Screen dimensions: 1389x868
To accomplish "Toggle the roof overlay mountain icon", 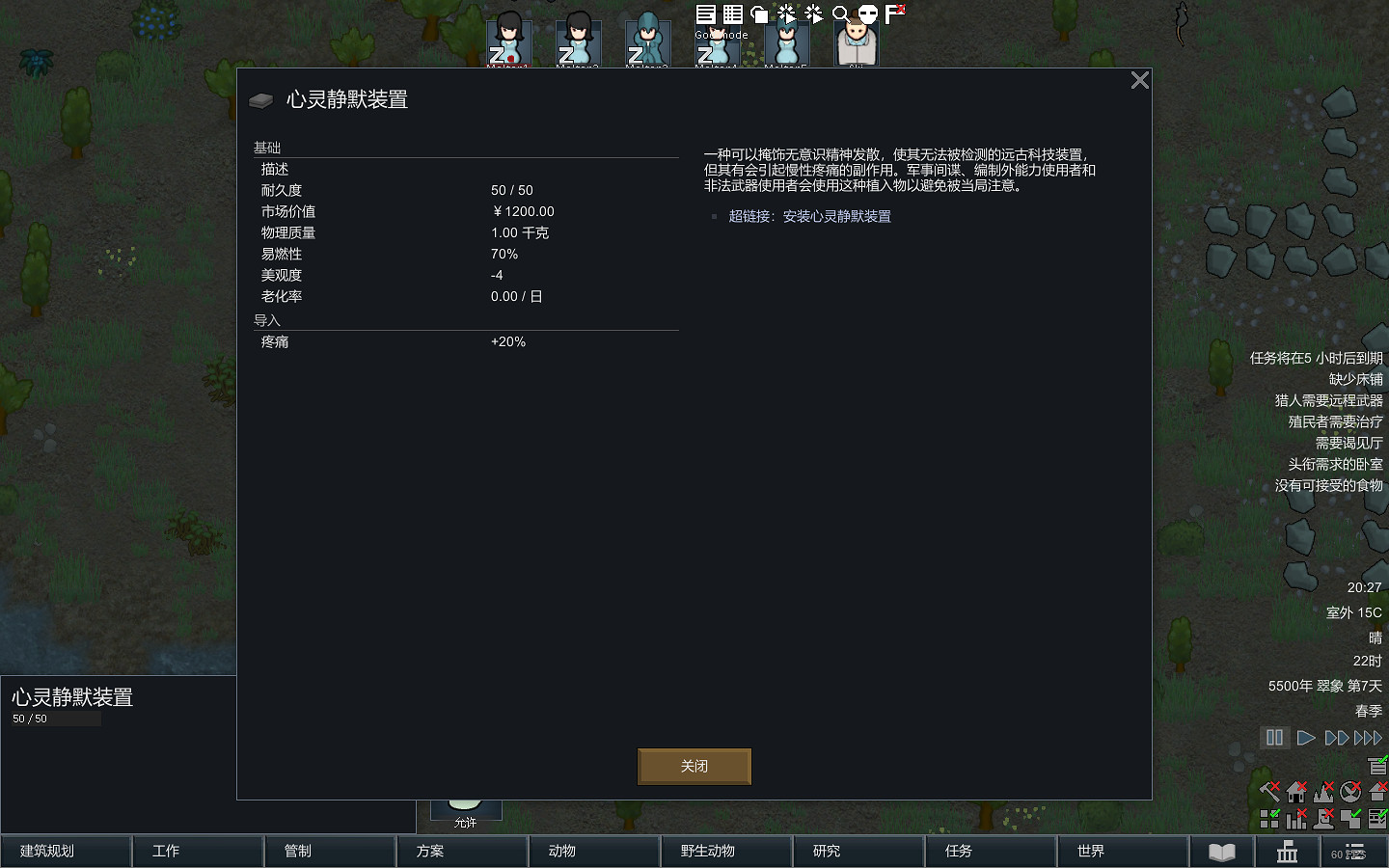I will [1322, 793].
